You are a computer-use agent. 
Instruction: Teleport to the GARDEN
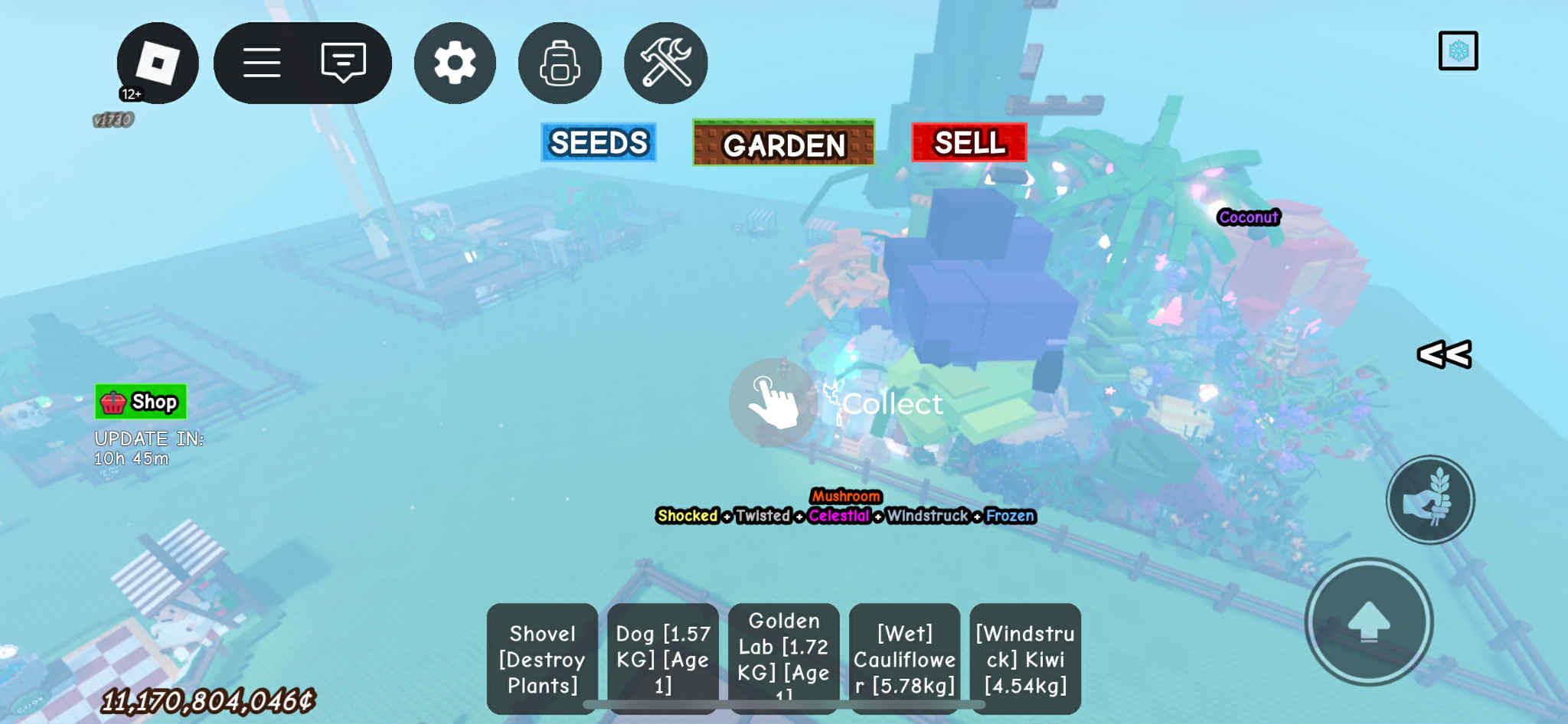(x=783, y=143)
